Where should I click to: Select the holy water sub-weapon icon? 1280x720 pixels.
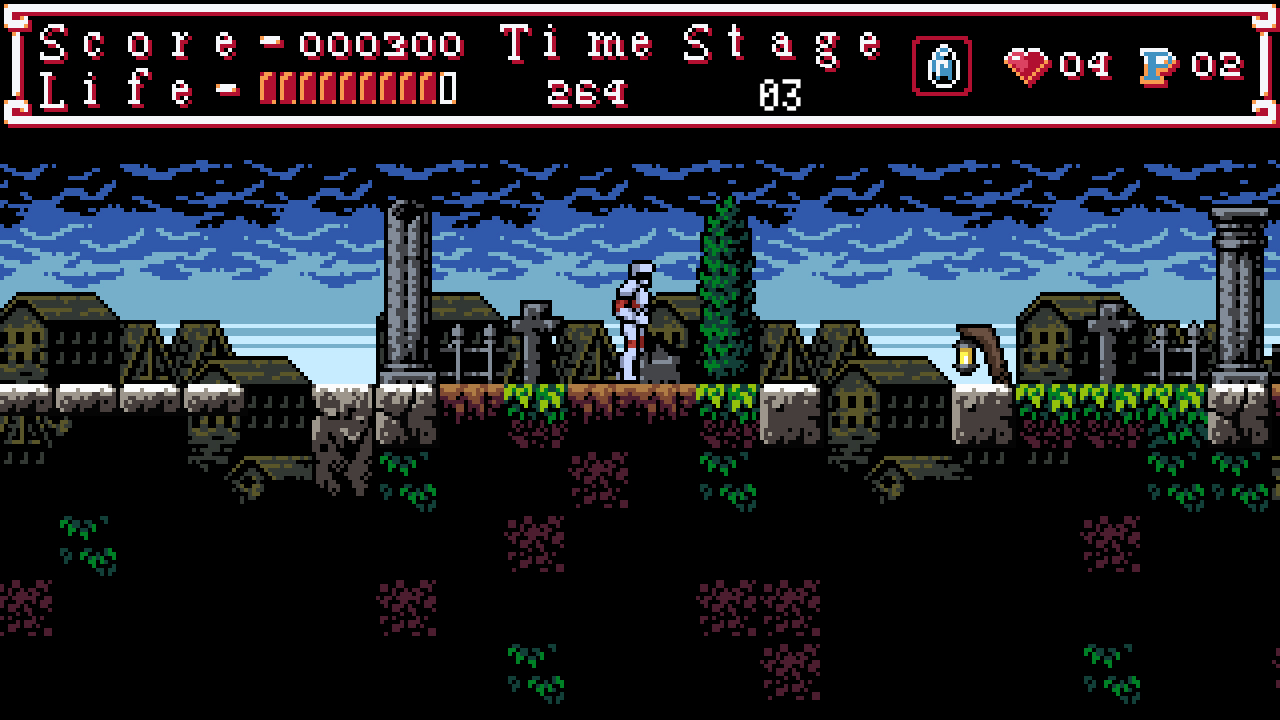click(x=941, y=66)
